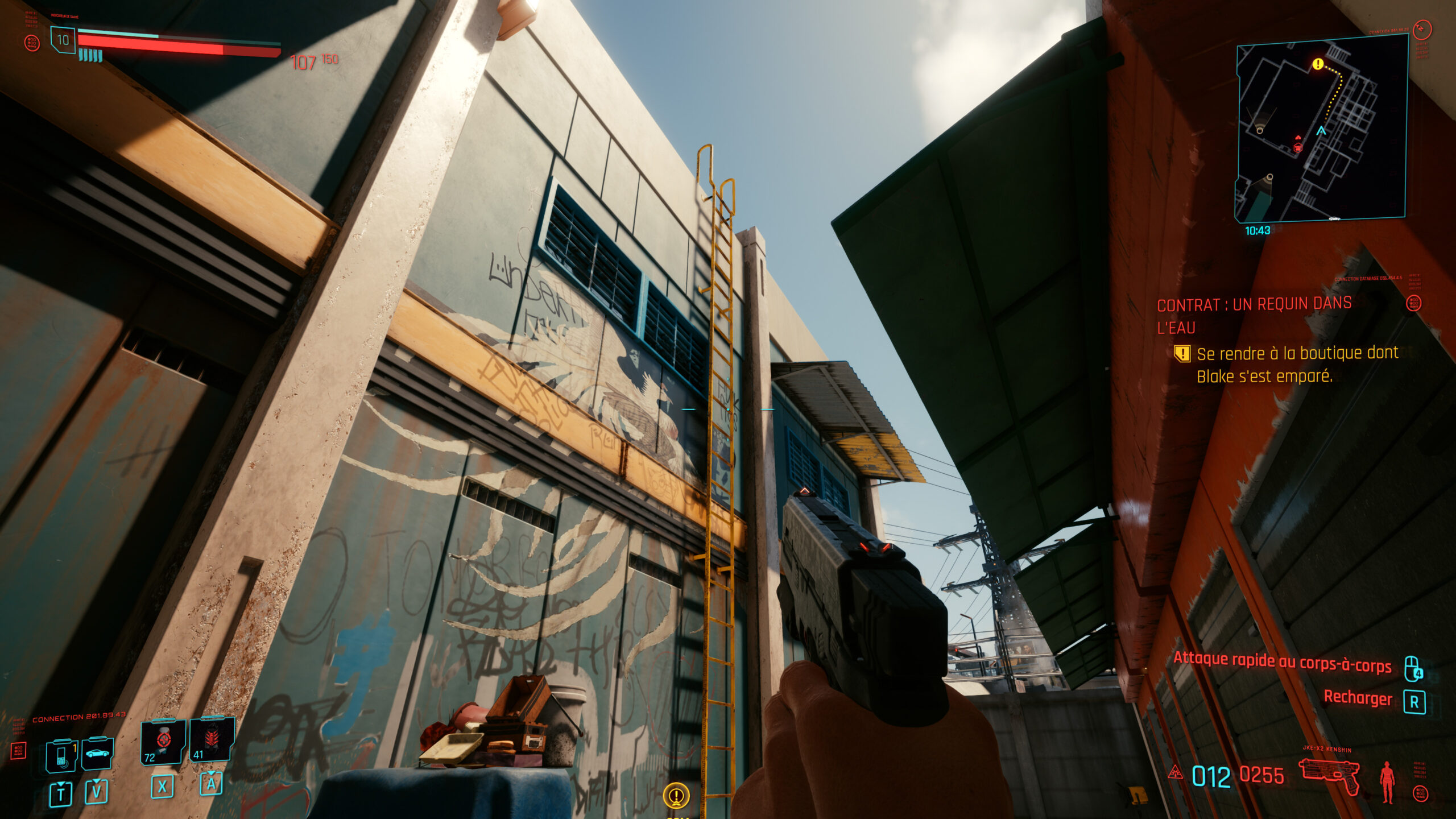This screenshot has width=1456, height=819.
Task: Summon the vehicle using the car icon
Action: [x=98, y=754]
